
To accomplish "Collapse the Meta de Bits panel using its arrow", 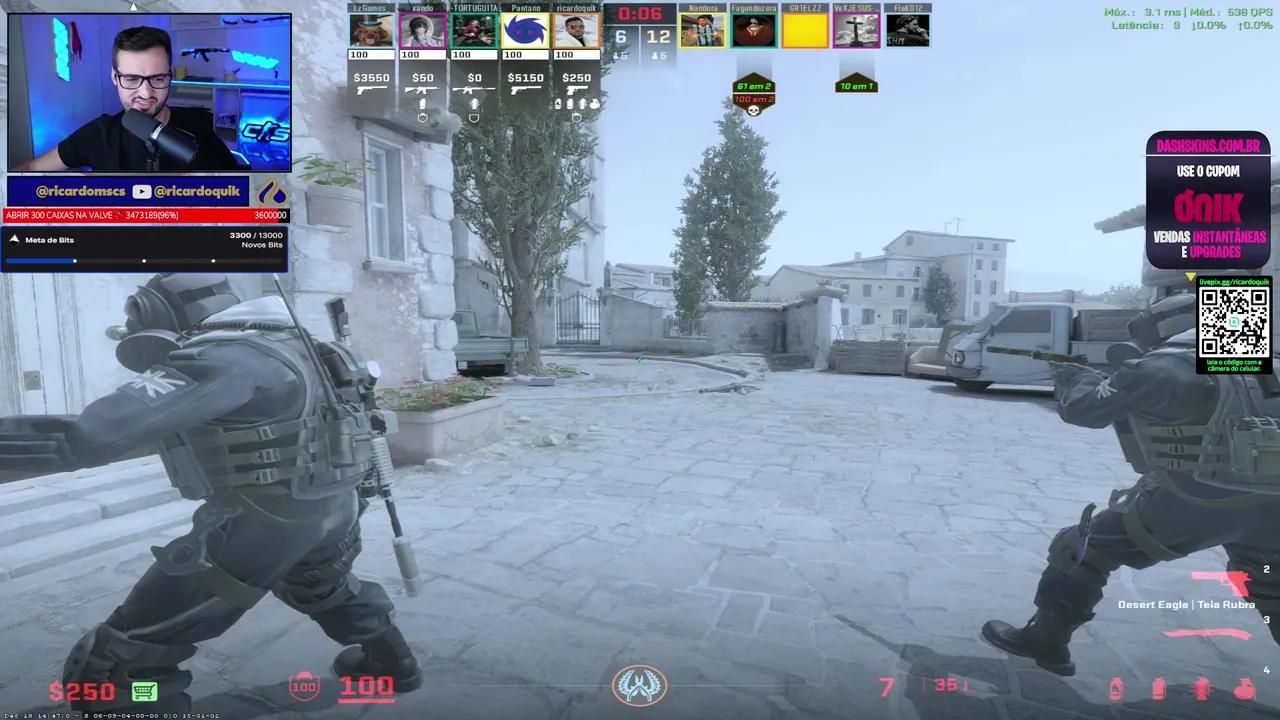I will [14, 239].
